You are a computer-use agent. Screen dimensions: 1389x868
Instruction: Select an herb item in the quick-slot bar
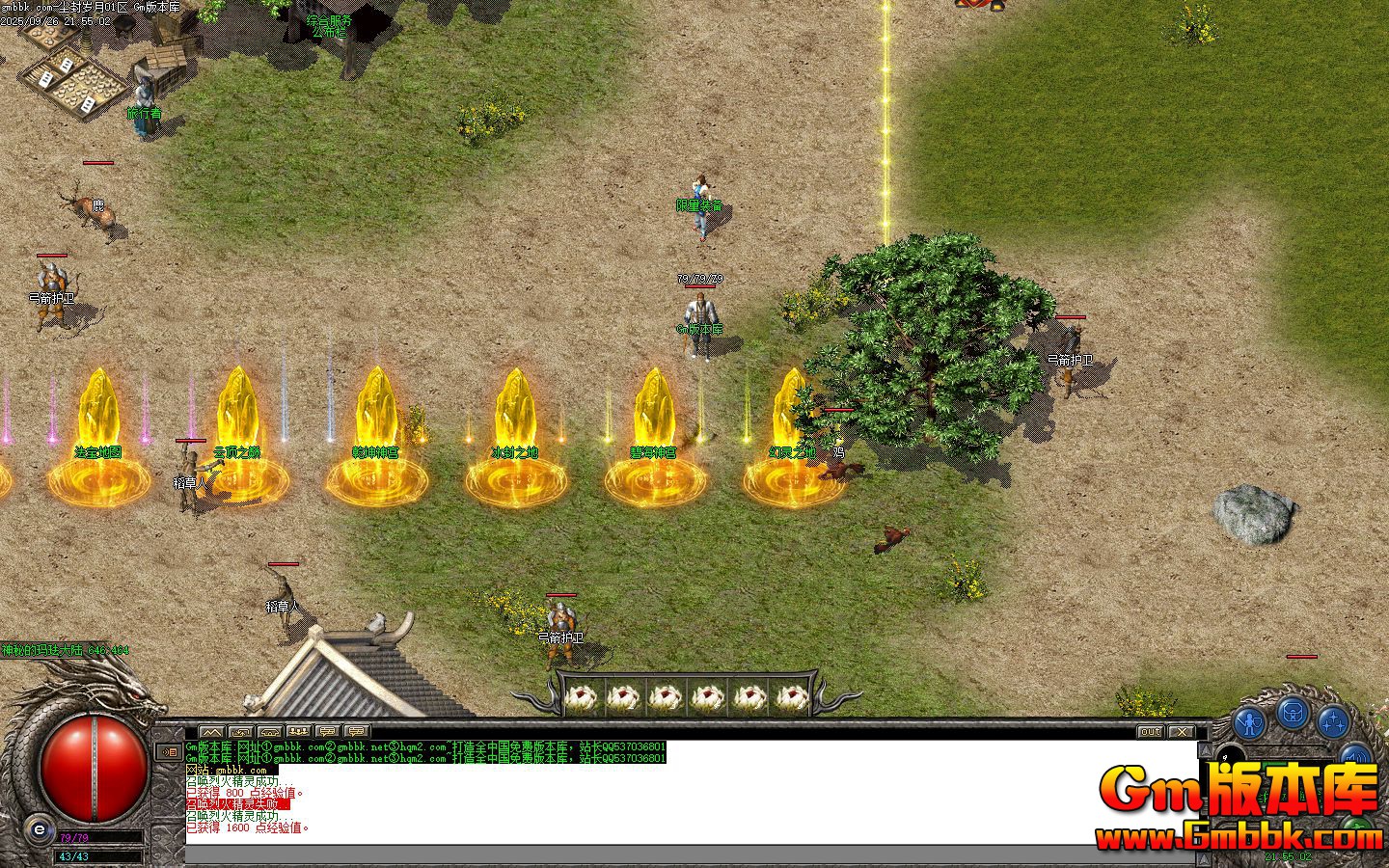(x=584, y=696)
